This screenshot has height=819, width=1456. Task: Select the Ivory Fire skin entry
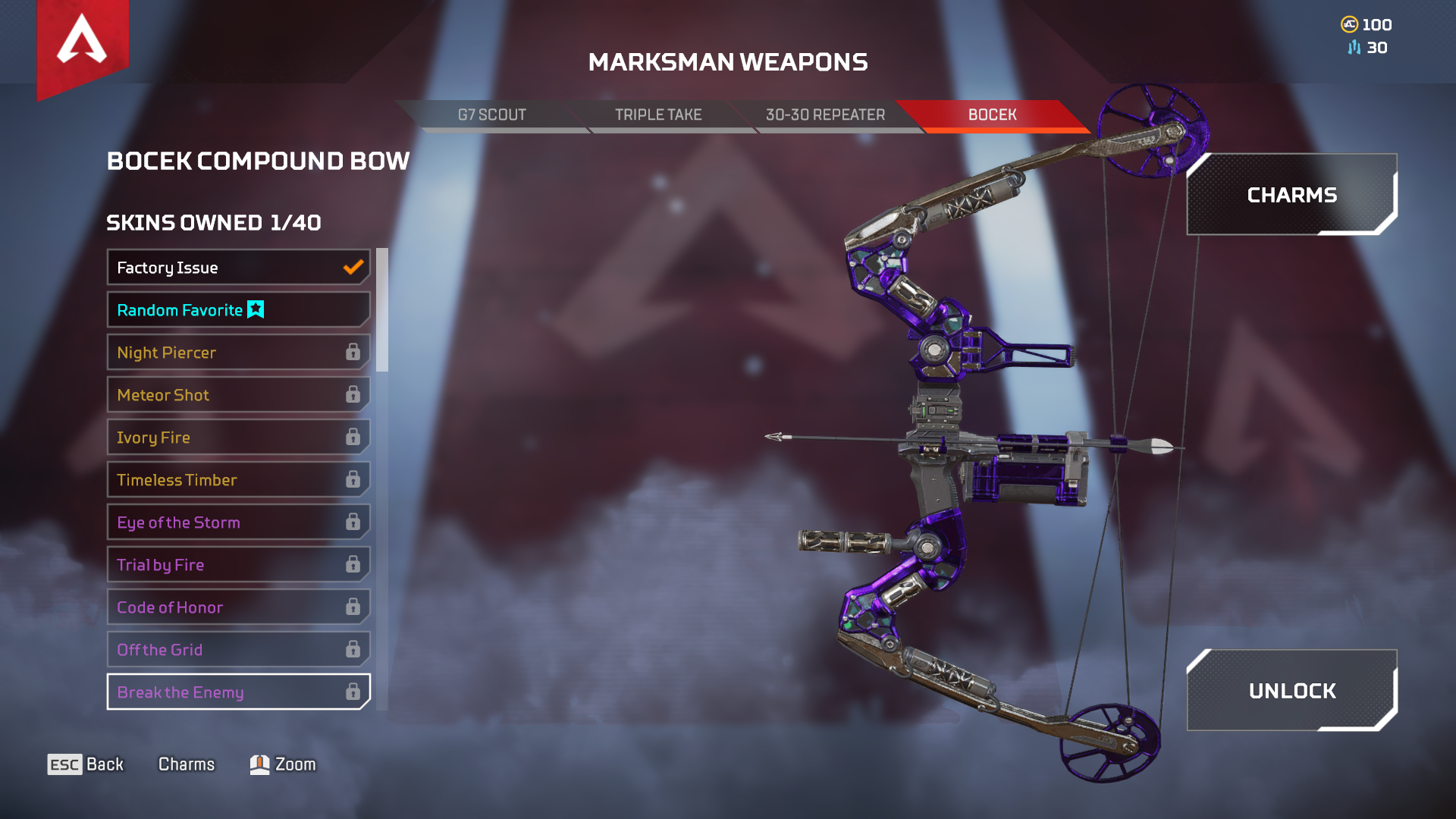pos(227,437)
